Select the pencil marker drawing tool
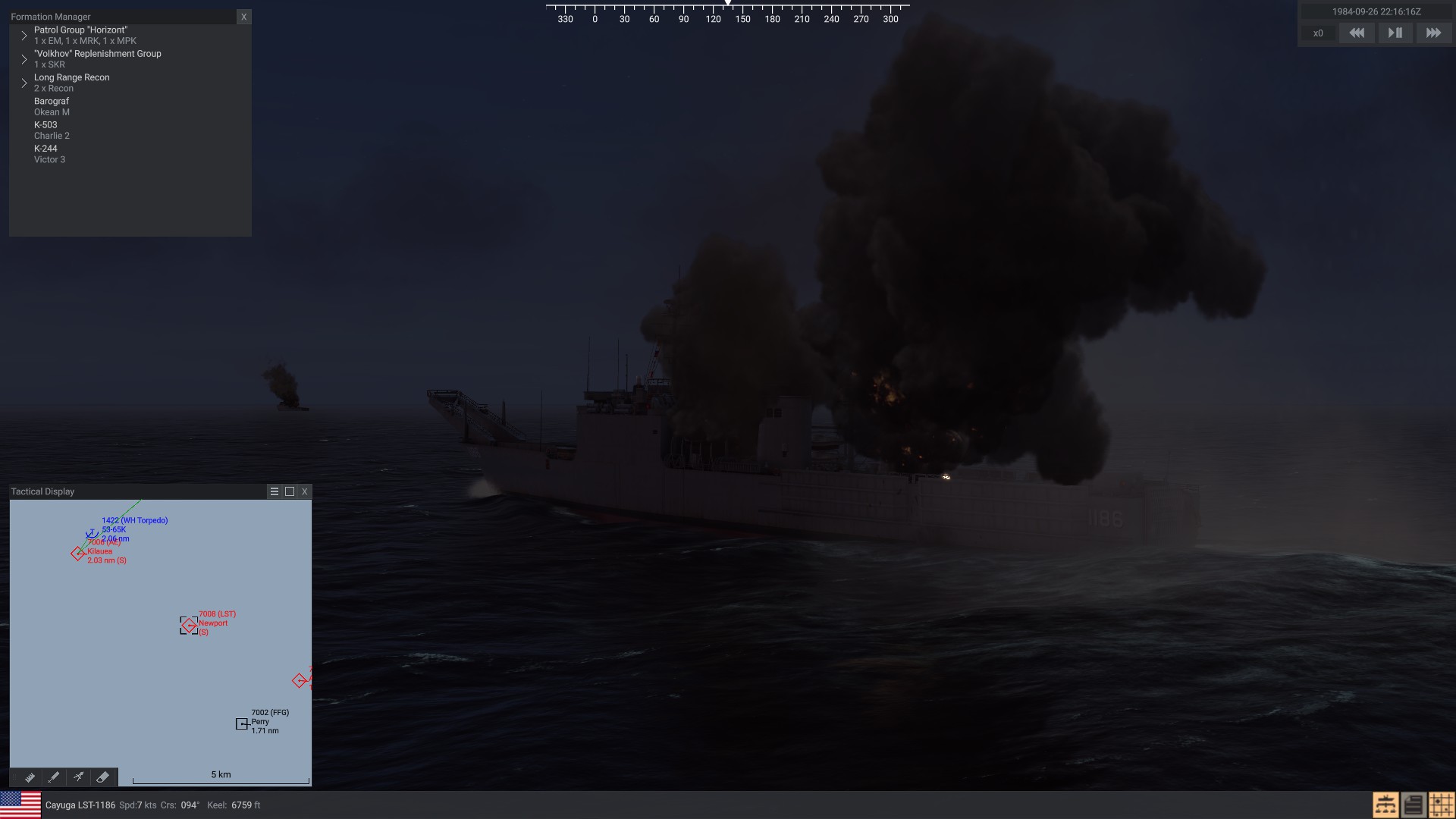1456x819 pixels. tap(54, 777)
